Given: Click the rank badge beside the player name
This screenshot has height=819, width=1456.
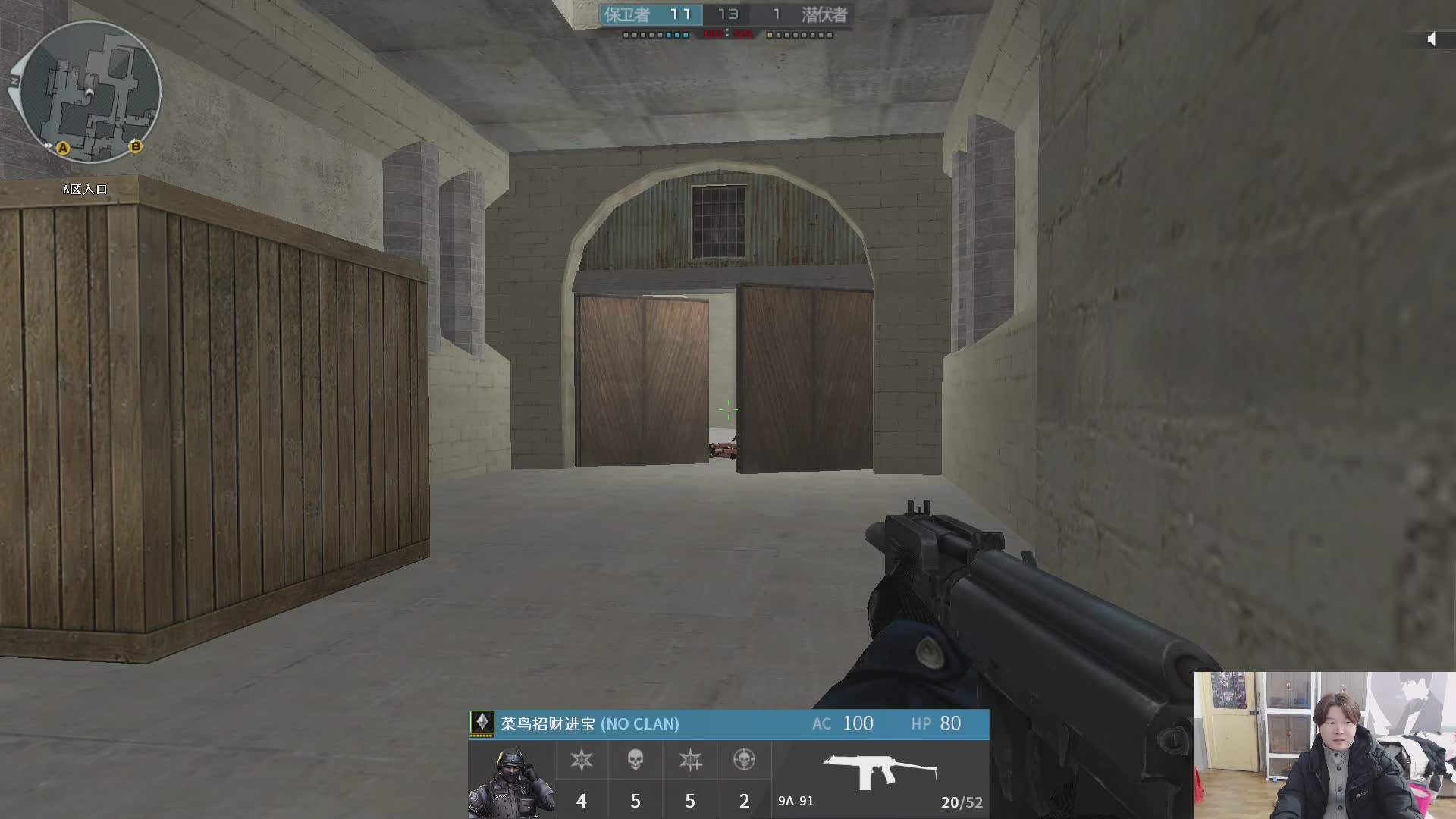Looking at the screenshot, I should (482, 723).
